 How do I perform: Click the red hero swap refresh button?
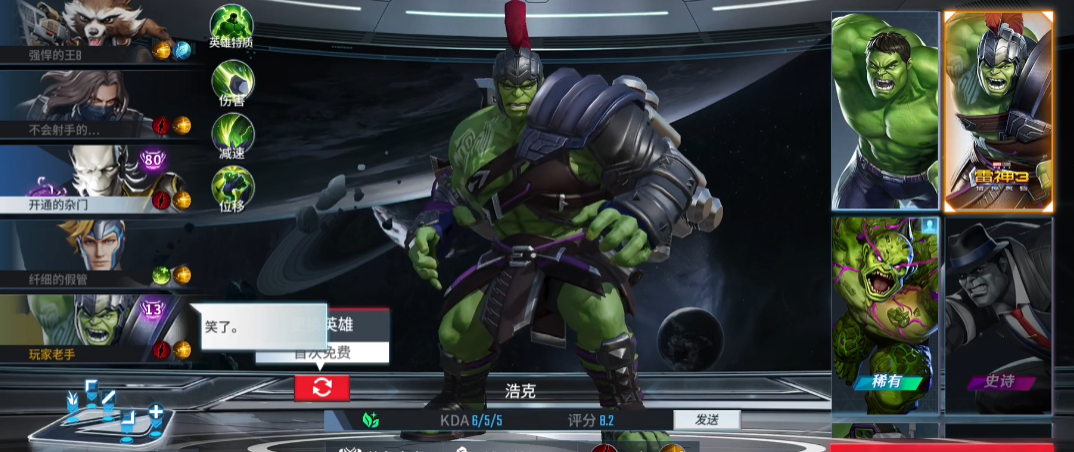[322, 388]
